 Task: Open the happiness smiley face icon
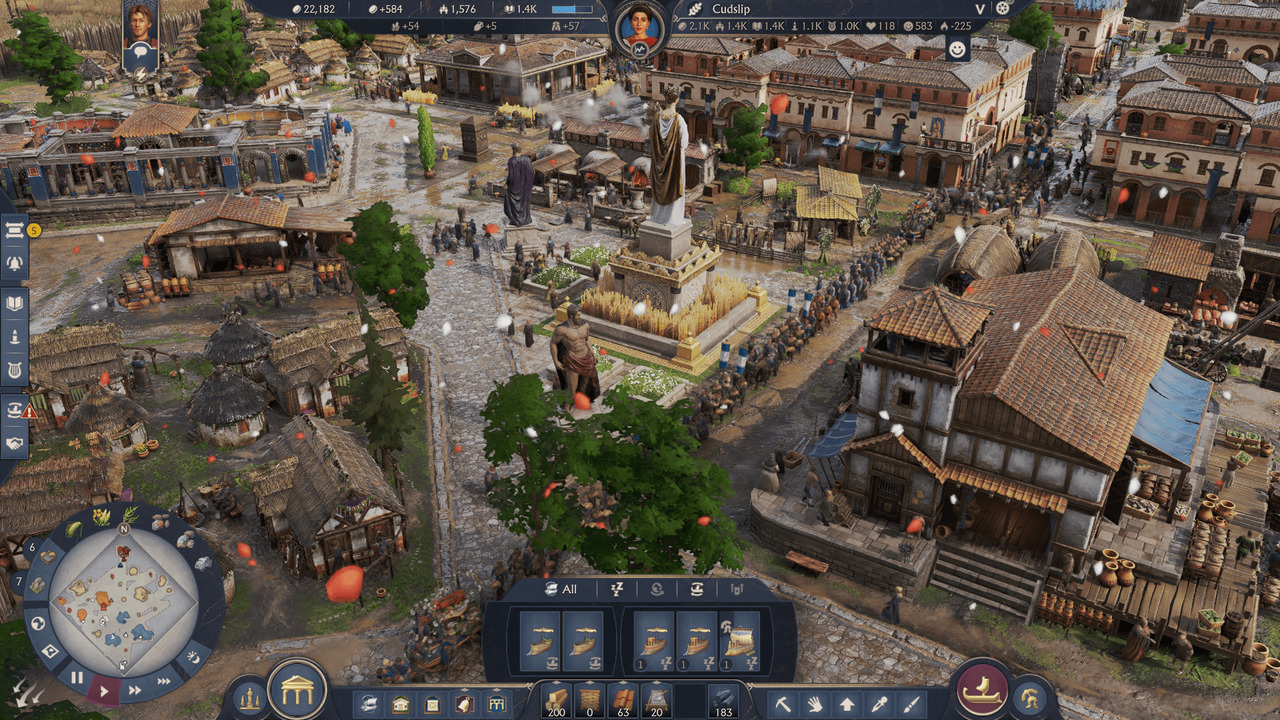958,49
